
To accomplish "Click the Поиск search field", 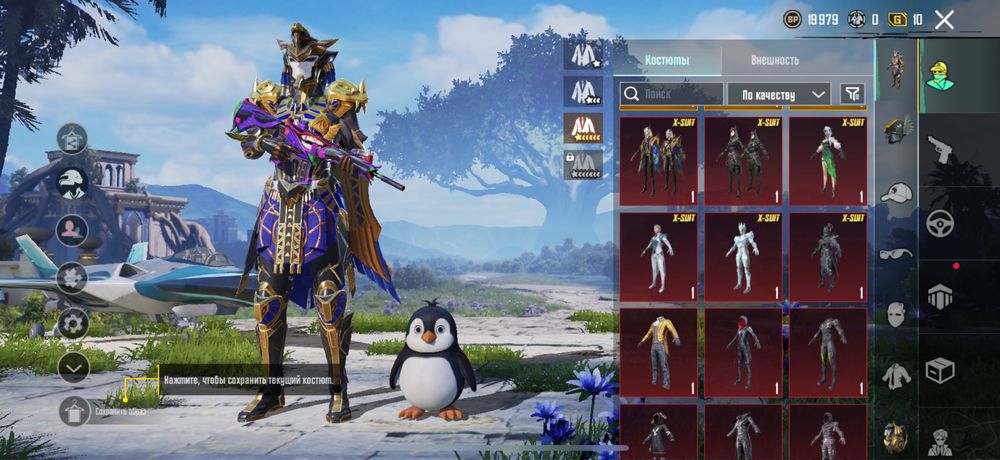I will pos(670,94).
